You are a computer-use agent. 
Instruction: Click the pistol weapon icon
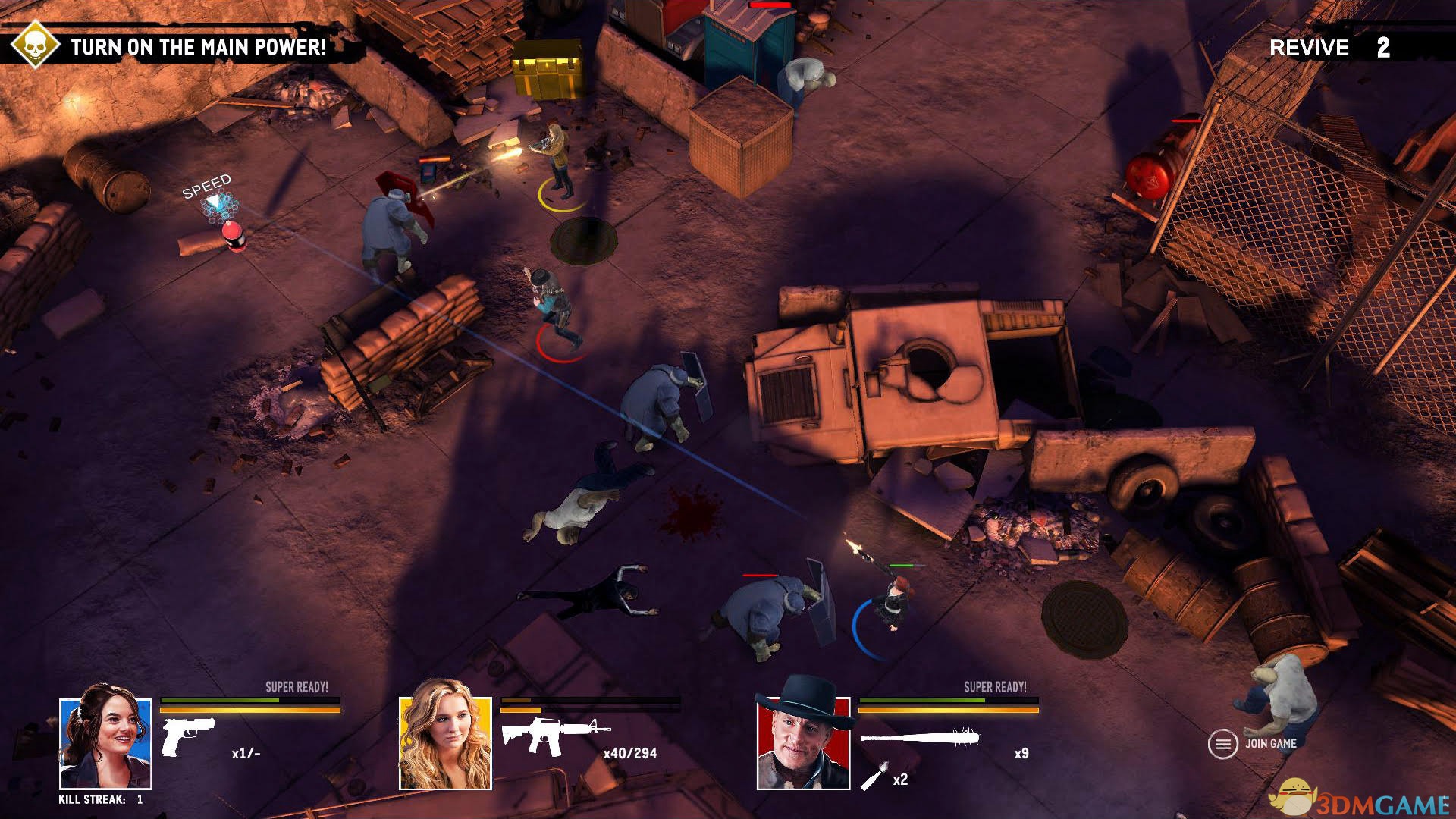coord(187,736)
